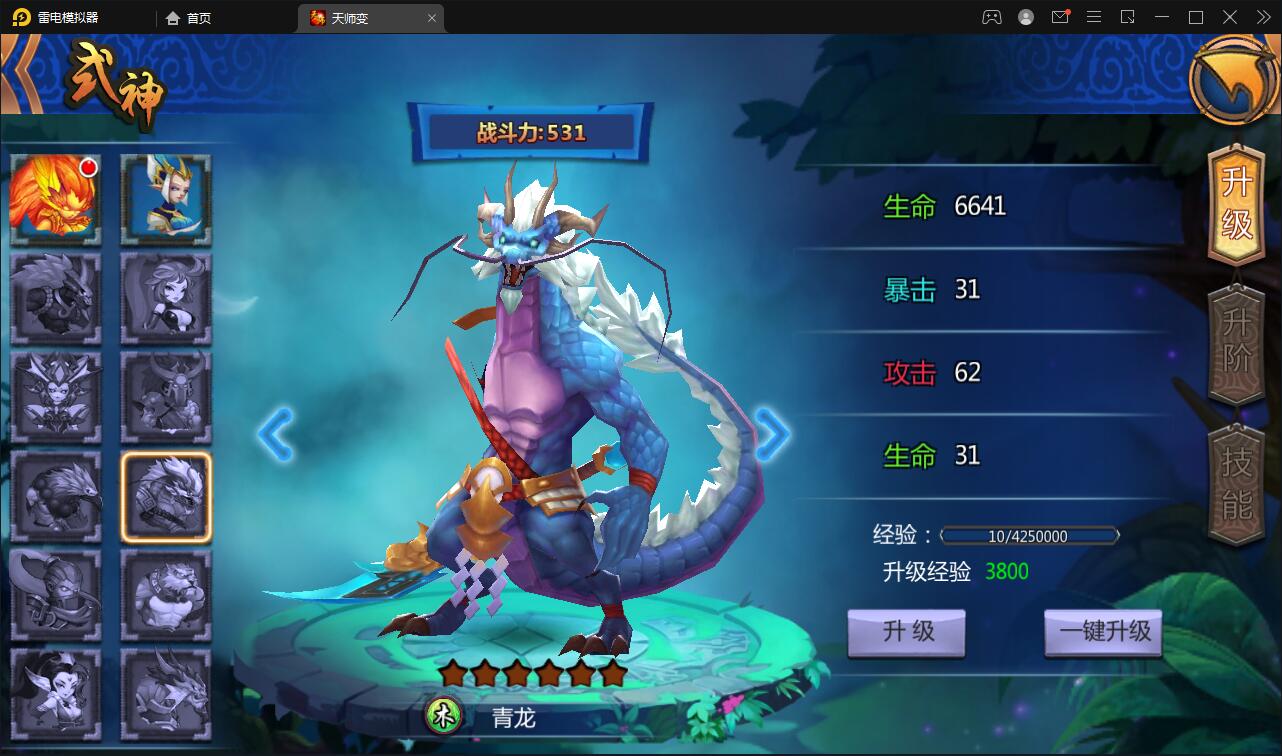Select the 升级 tab on the right
Image resolution: width=1282 pixels, height=756 pixels.
tap(1237, 200)
